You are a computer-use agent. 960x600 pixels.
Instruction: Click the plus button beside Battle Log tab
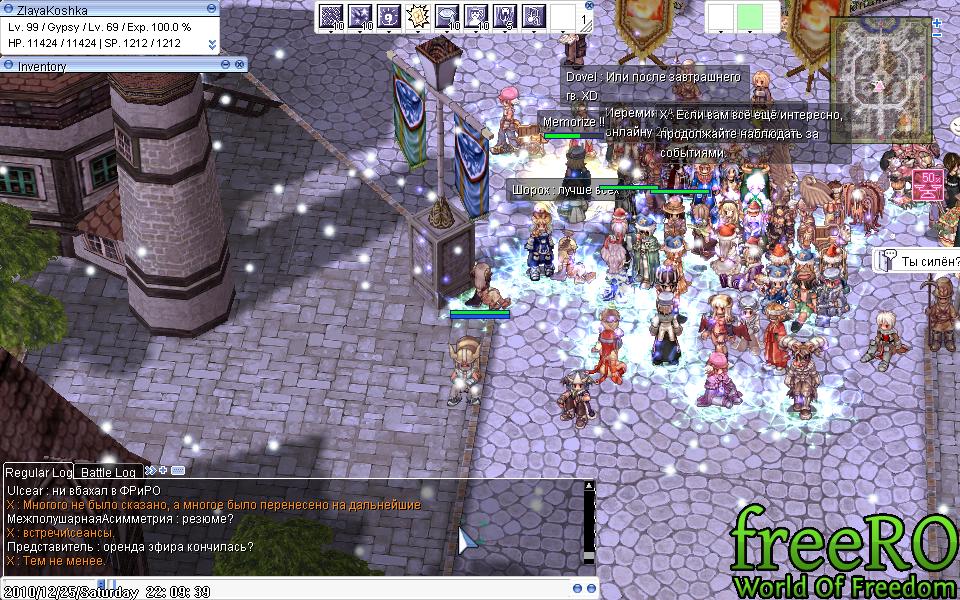pos(163,470)
